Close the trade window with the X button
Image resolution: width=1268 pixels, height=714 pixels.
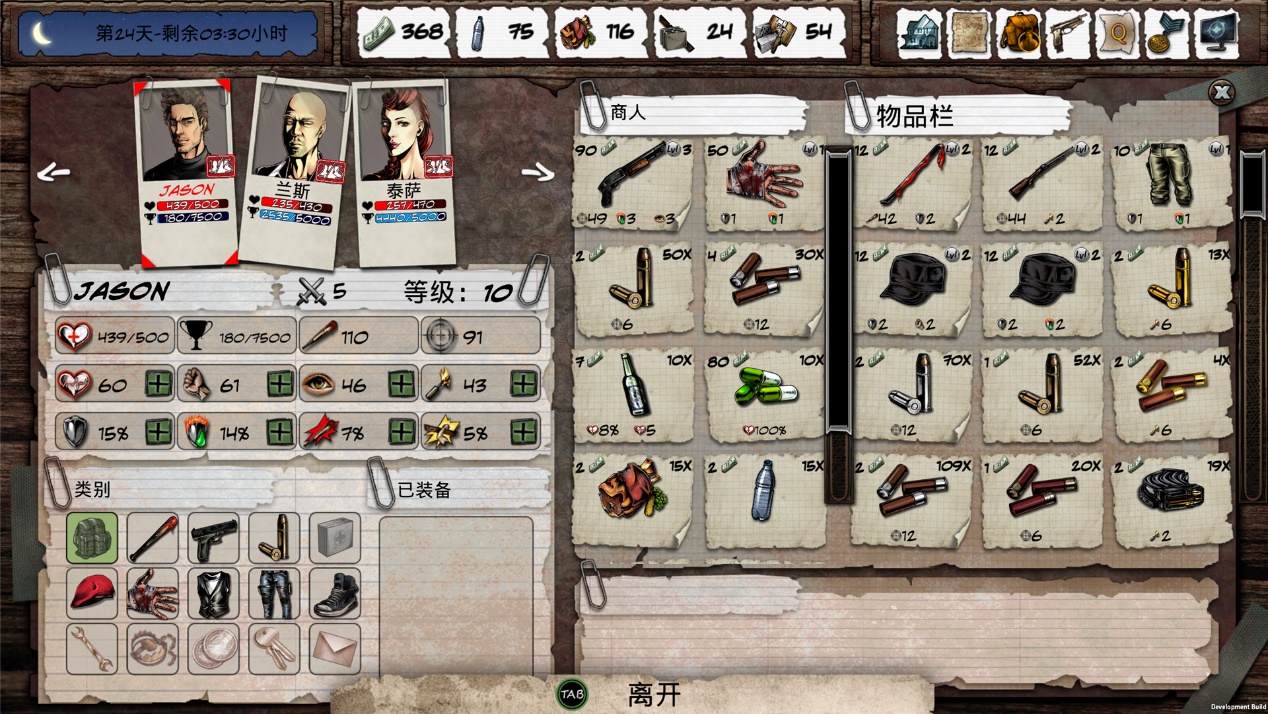click(1221, 93)
